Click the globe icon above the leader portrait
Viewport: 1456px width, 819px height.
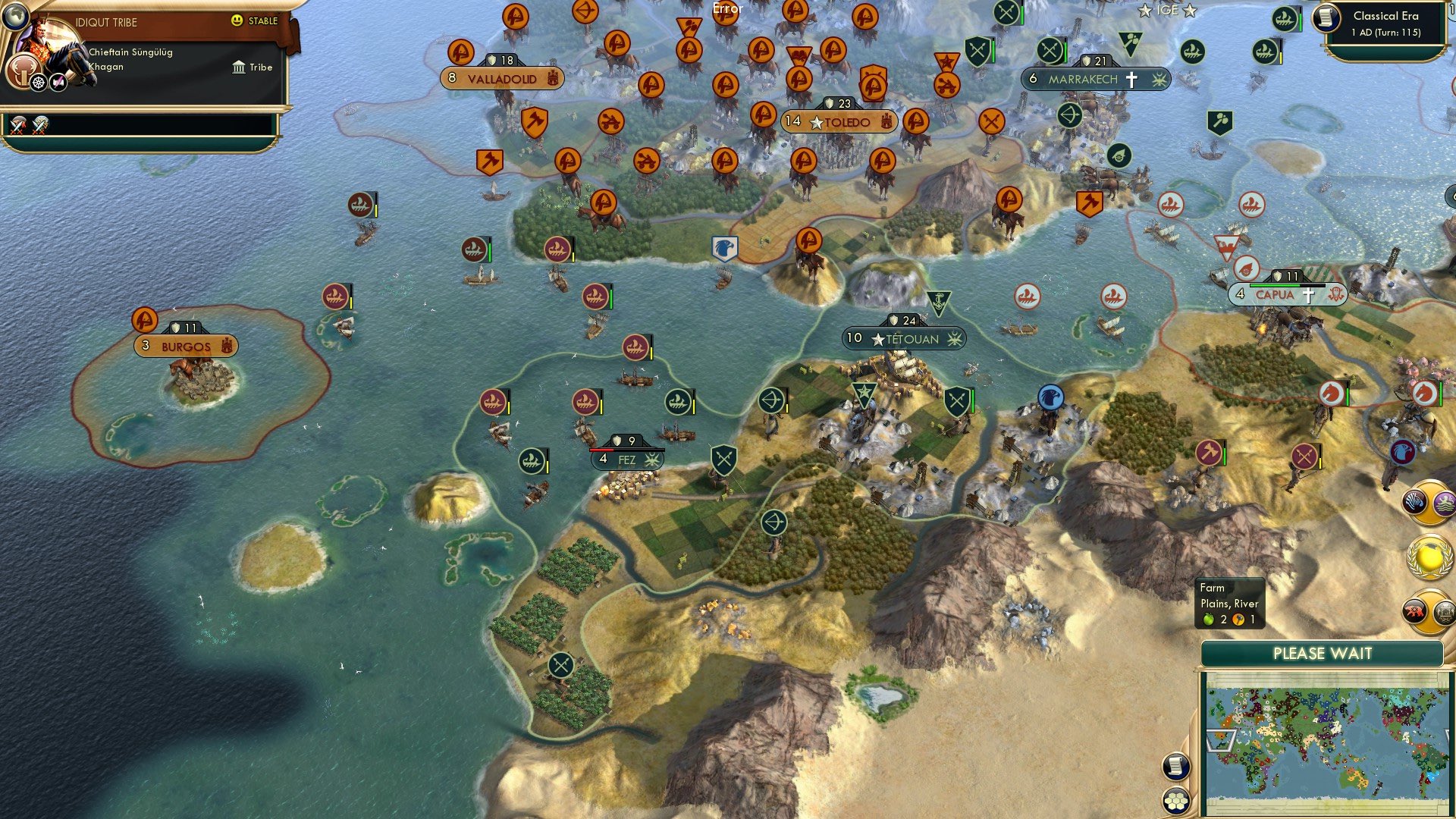15,15
